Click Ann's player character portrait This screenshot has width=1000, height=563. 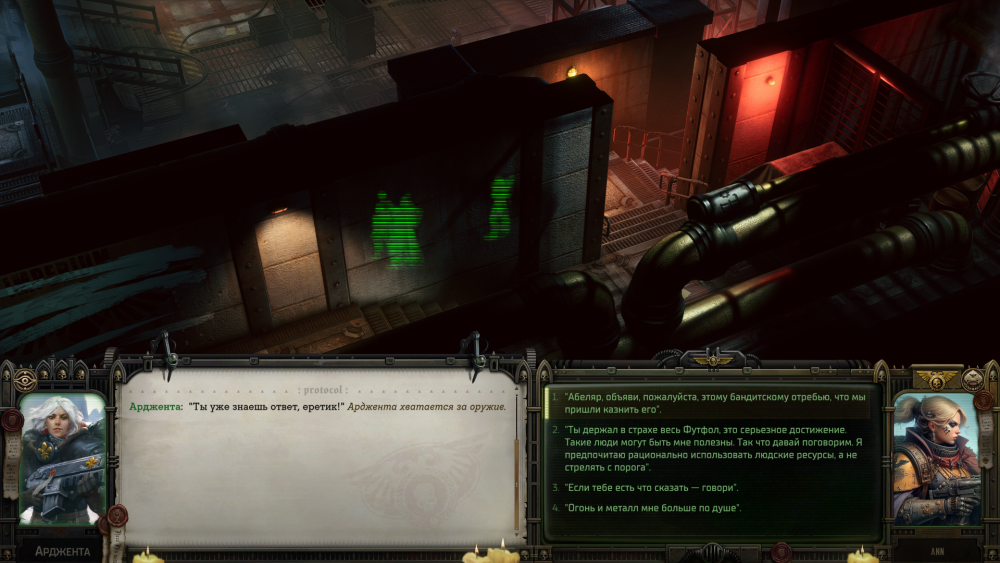pyautogui.click(x=936, y=458)
